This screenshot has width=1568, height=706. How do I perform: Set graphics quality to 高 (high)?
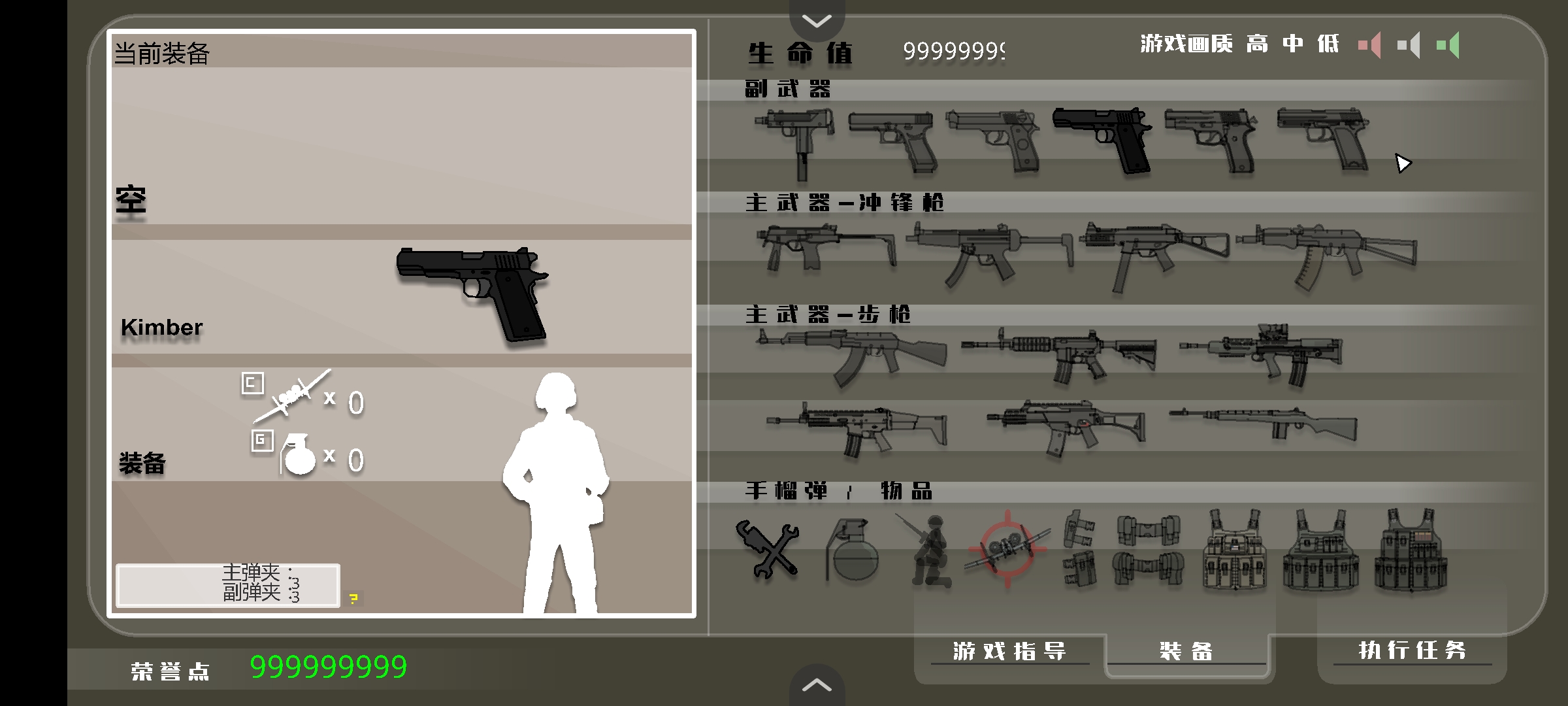pyautogui.click(x=1257, y=44)
